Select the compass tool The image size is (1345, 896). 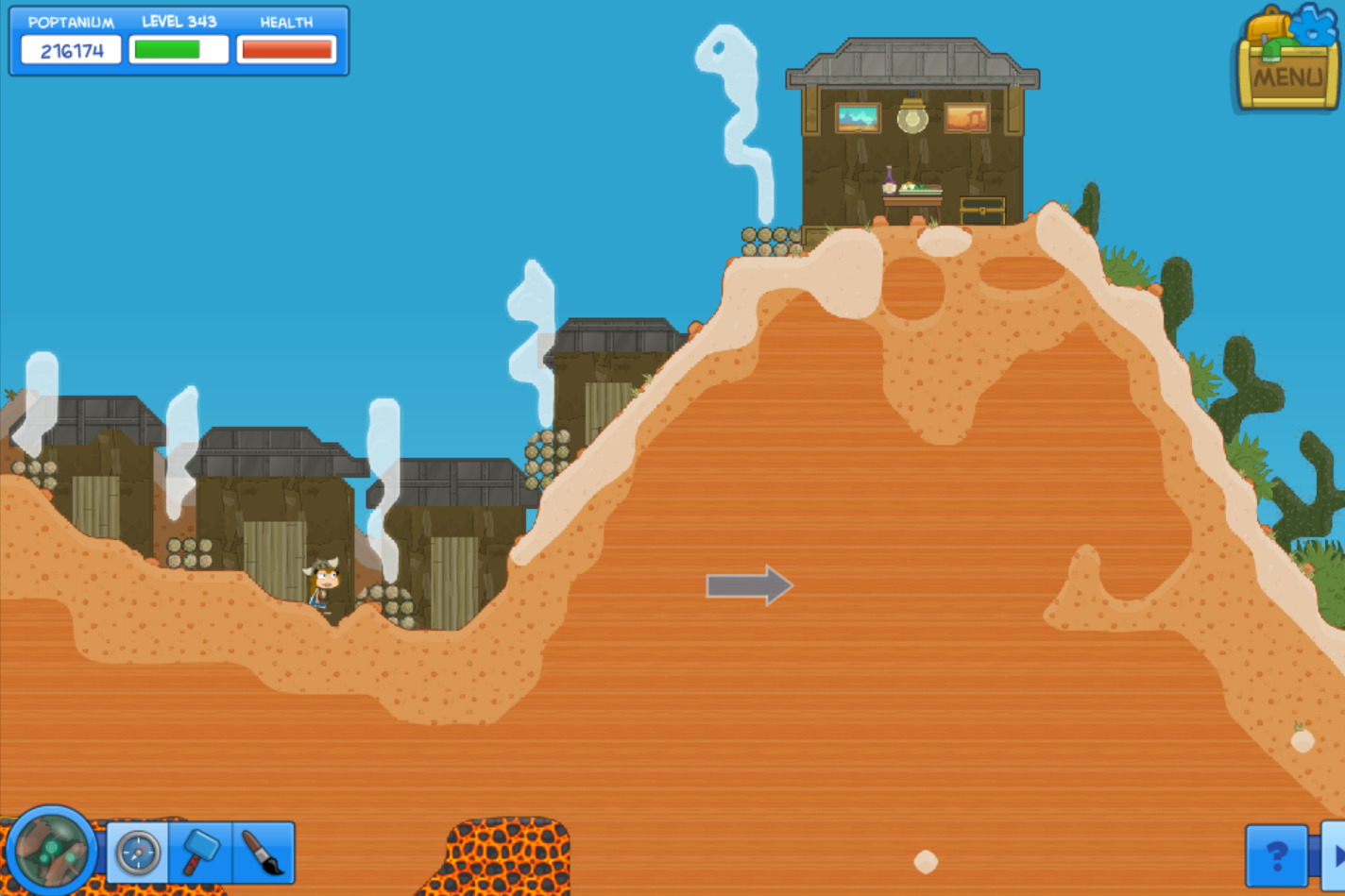pos(138,854)
